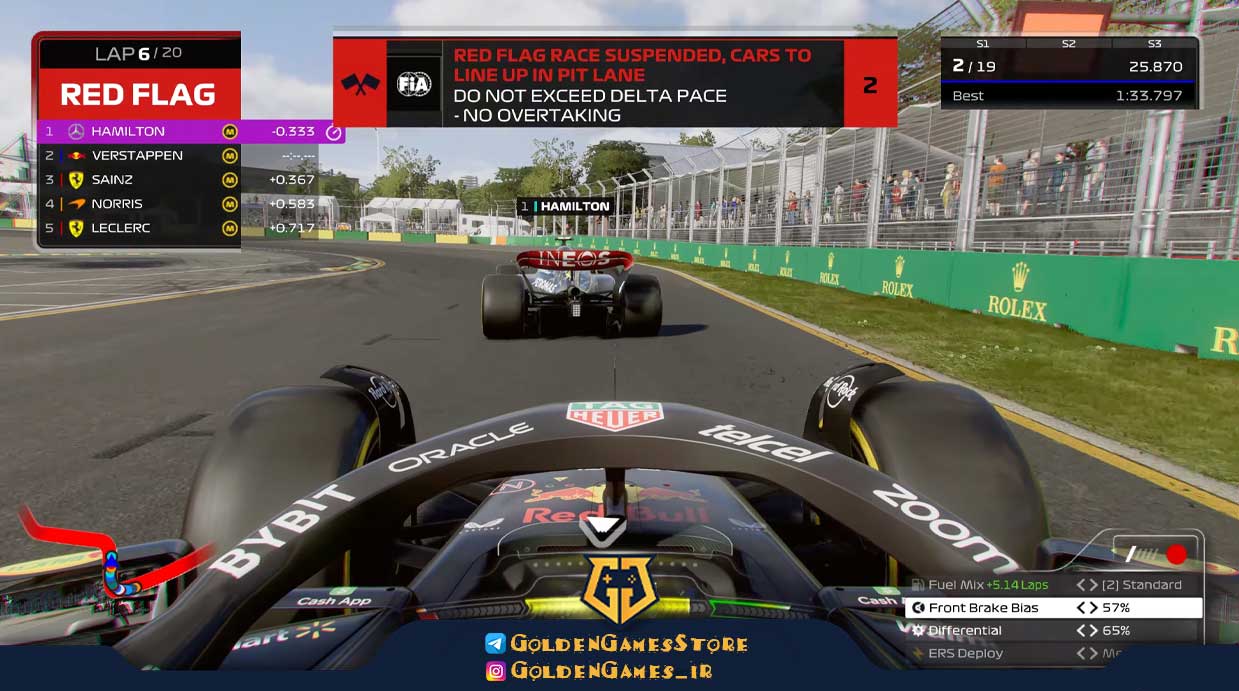
Task: Increase Front Brake Bias with right arrow
Action: (1092, 608)
